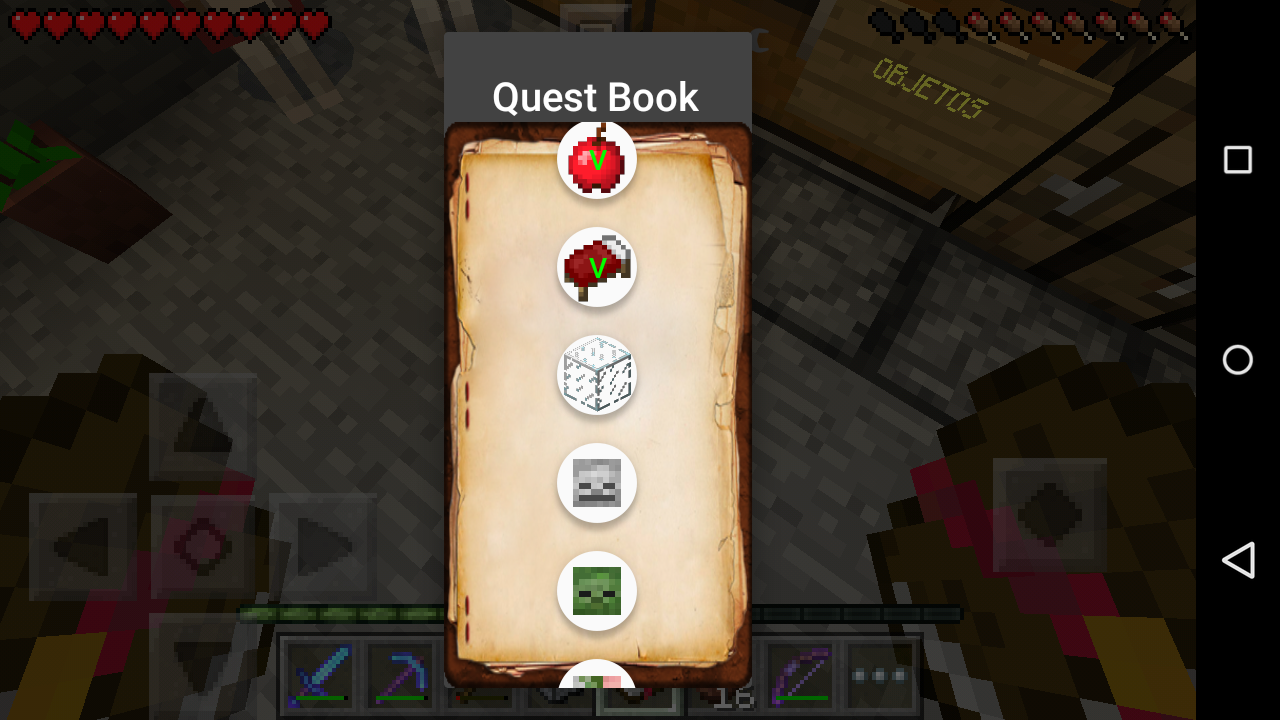This screenshot has height=720, width=1280.
Task: Tap the Quest Book title header
Action: coord(597,97)
